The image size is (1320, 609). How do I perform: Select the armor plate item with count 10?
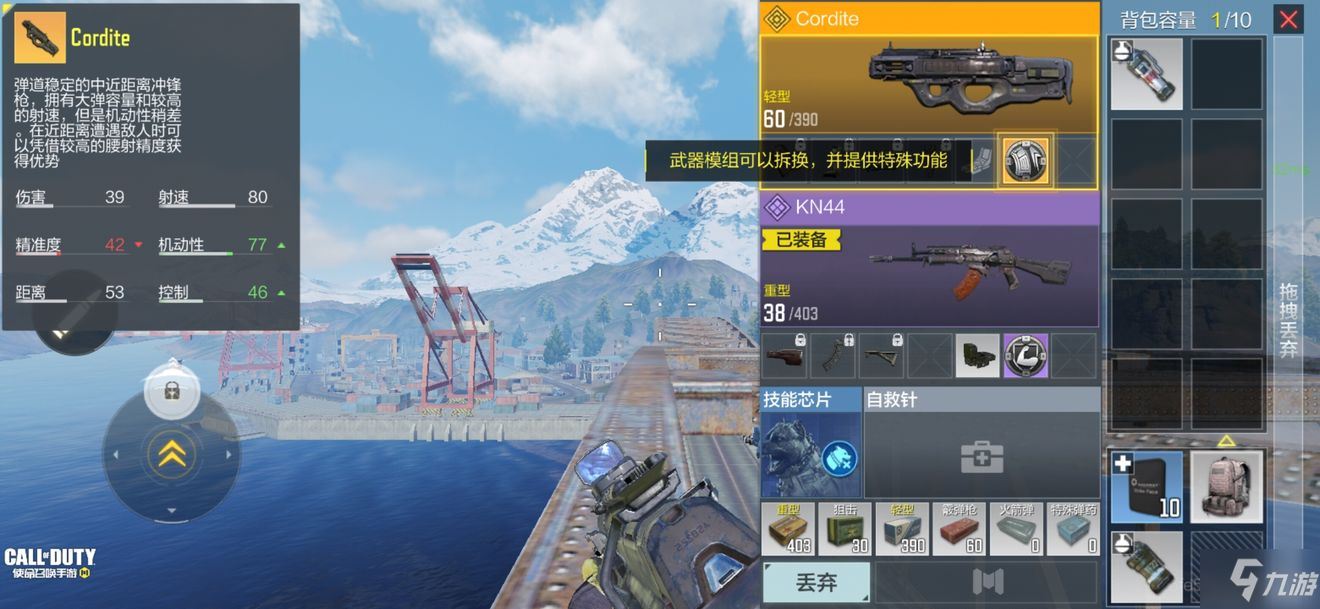point(1146,486)
